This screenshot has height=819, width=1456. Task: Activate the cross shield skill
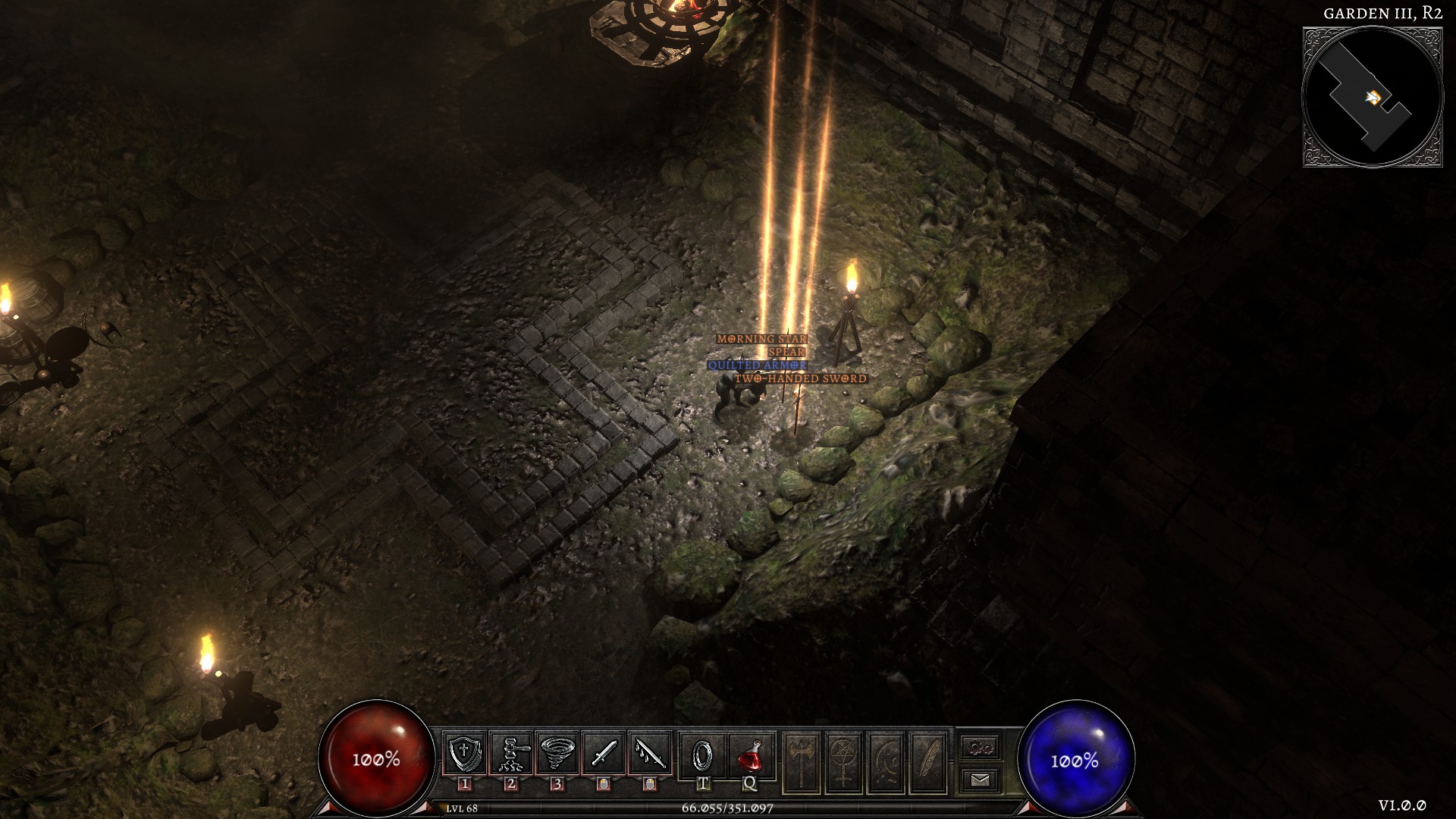464,754
